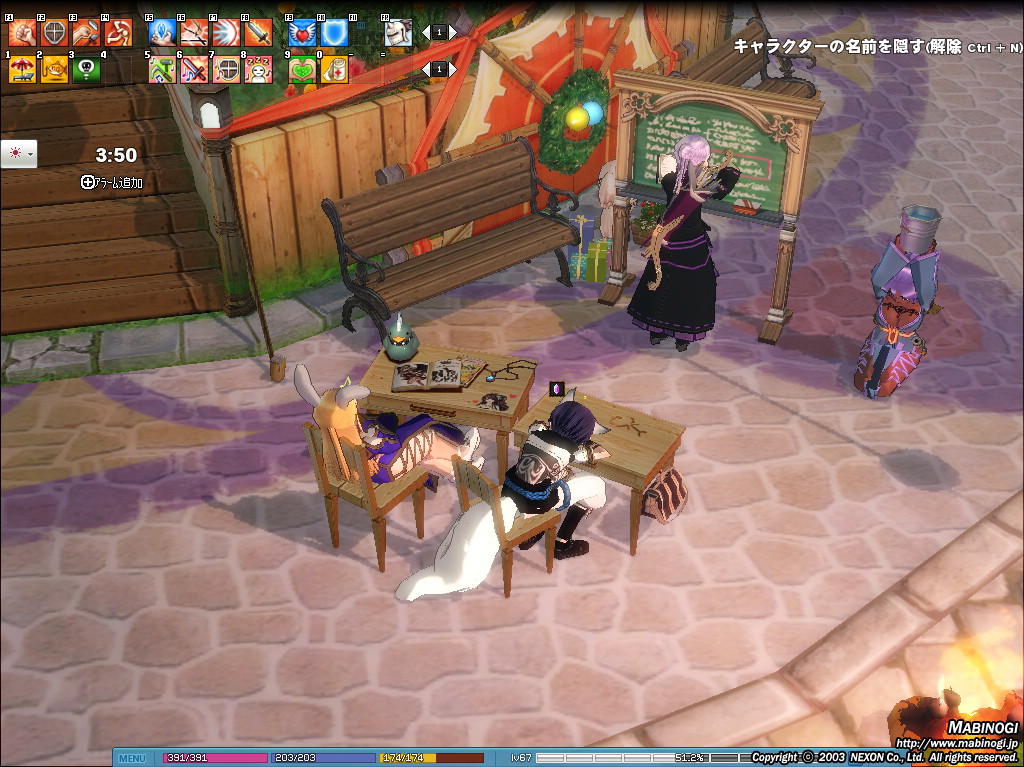Open the MENU button on the bottom bar
Viewport: 1024px width, 767px height.
click(132, 758)
